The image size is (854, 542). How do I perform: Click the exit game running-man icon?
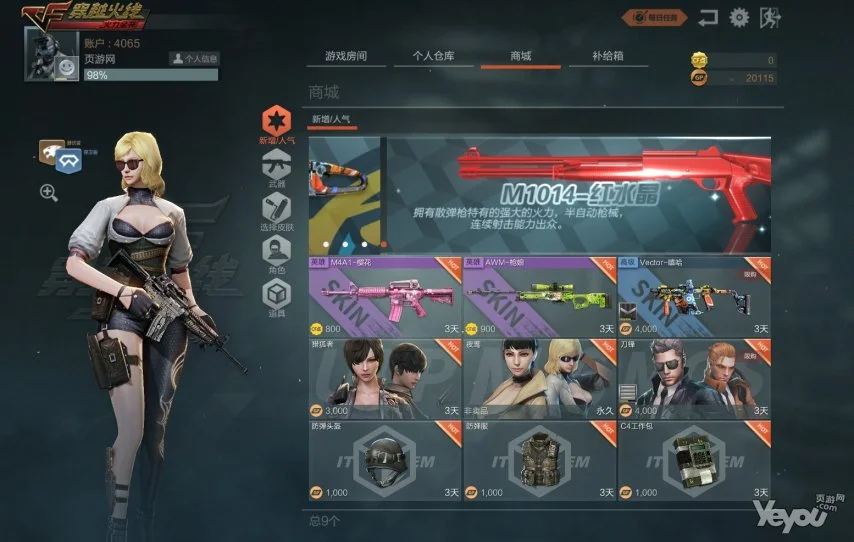pyautogui.click(x=770, y=17)
